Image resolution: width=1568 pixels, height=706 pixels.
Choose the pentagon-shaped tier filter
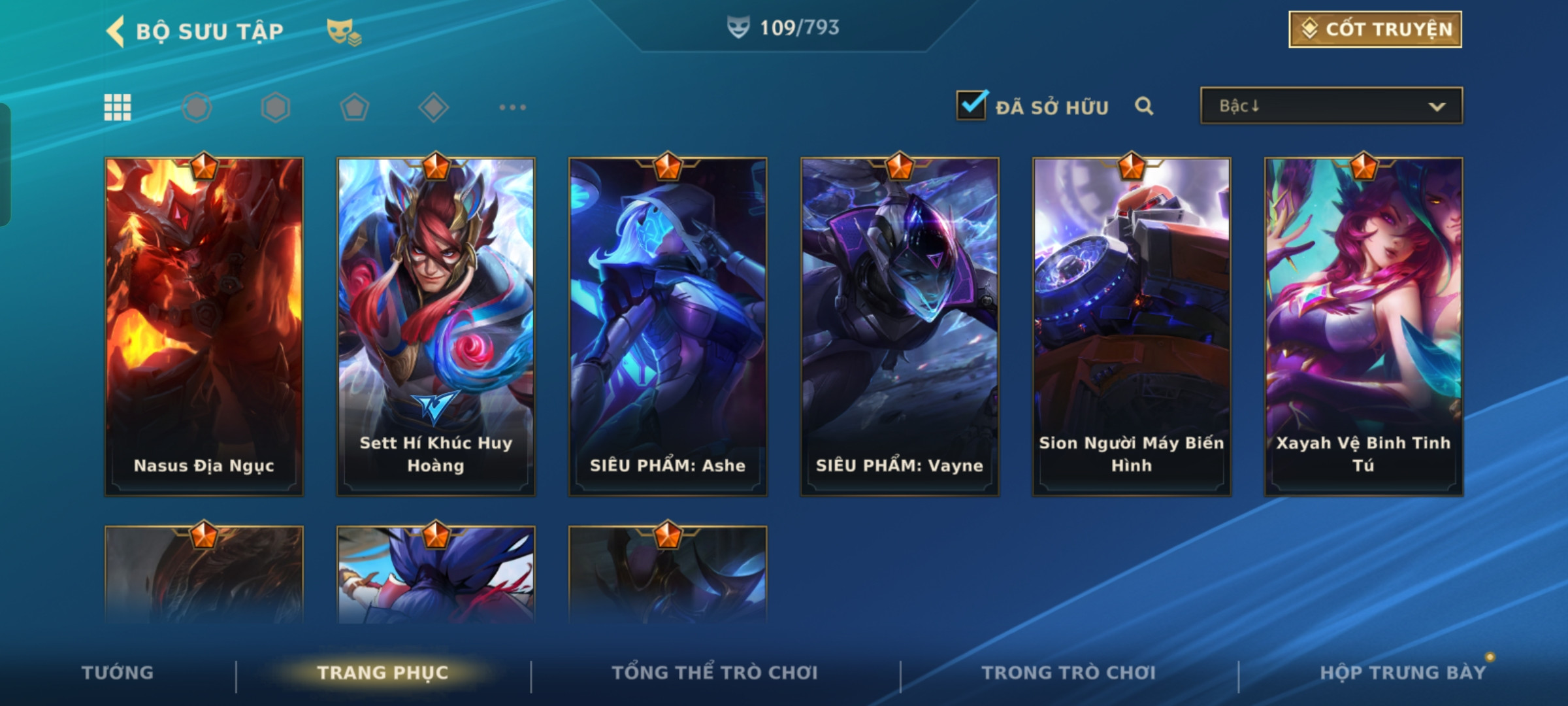pyautogui.click(x=354, y=107)
